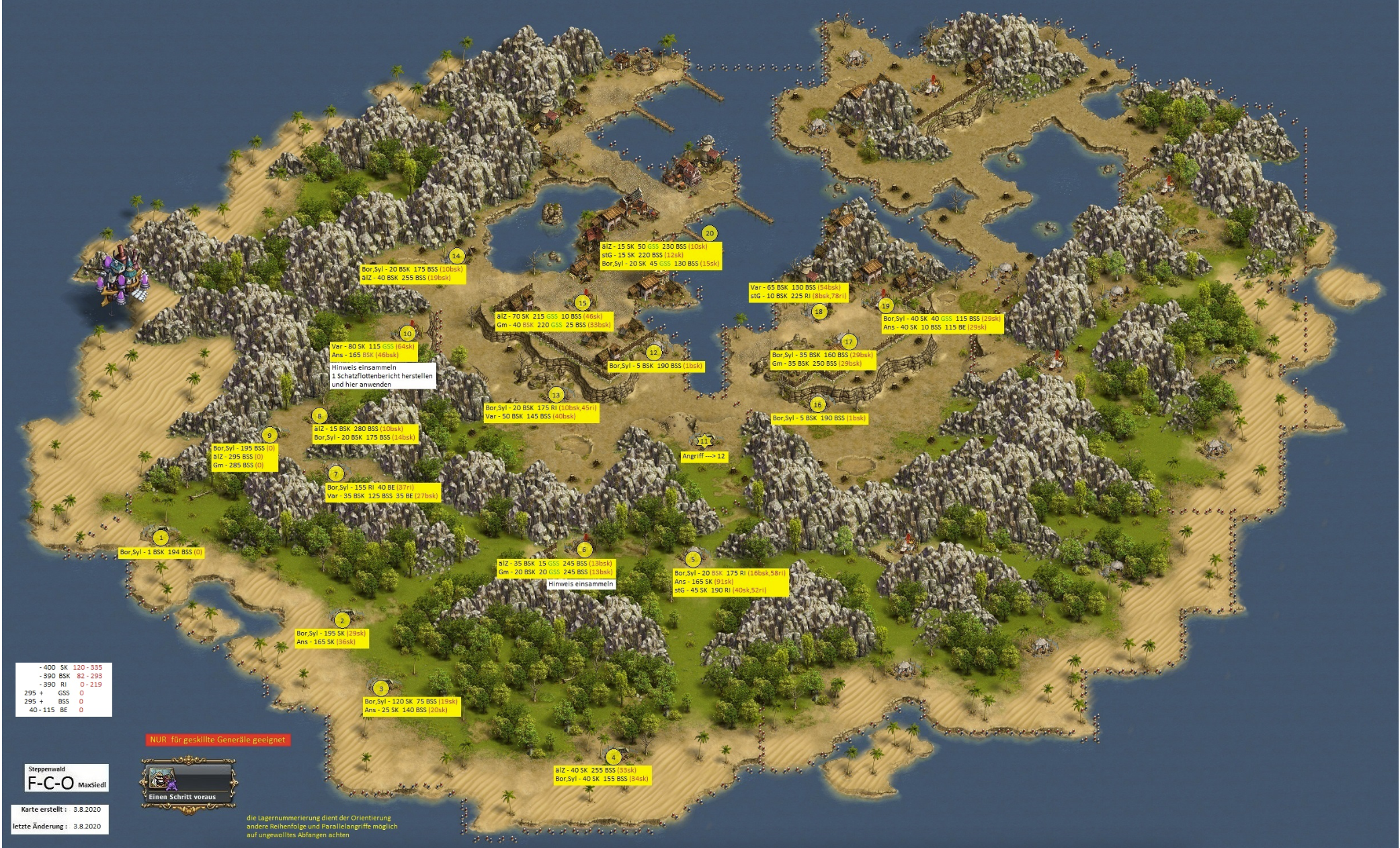Select the yellow circle numbered 9

pos(270,435)
